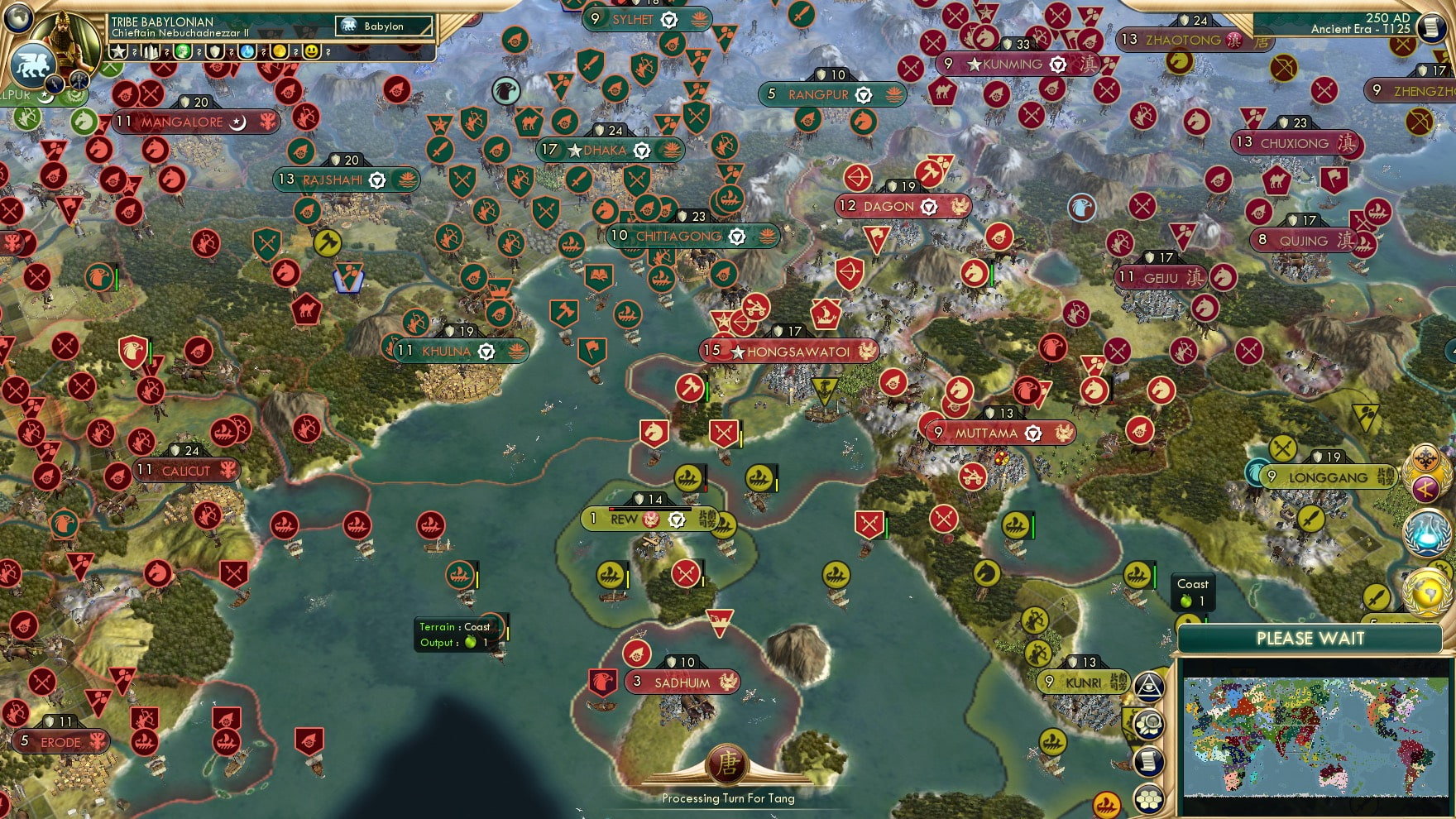
Task: Open the blue science flask notification
Action: (x=1427, y=532)
